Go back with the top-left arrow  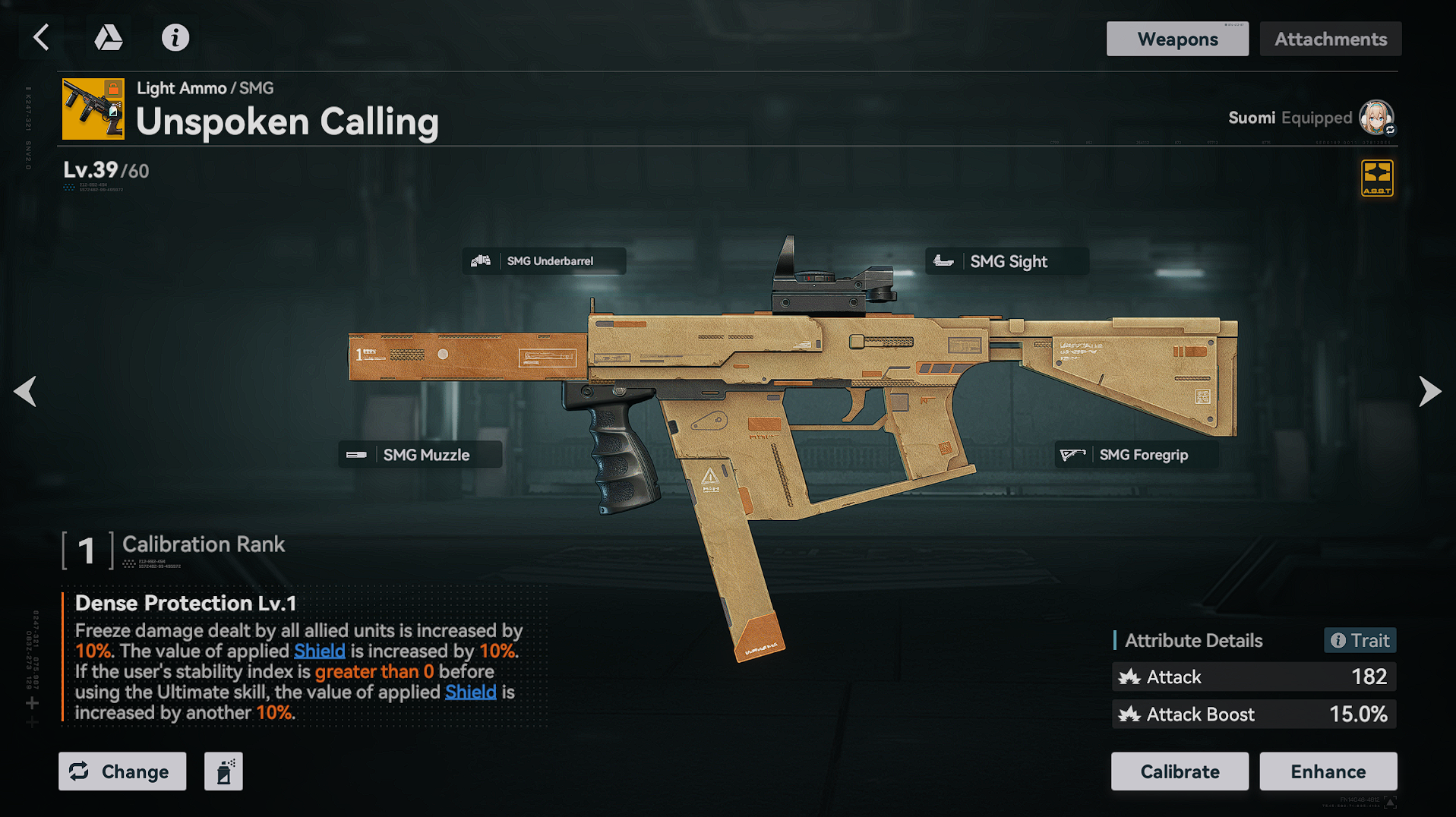tap(42, 37)
